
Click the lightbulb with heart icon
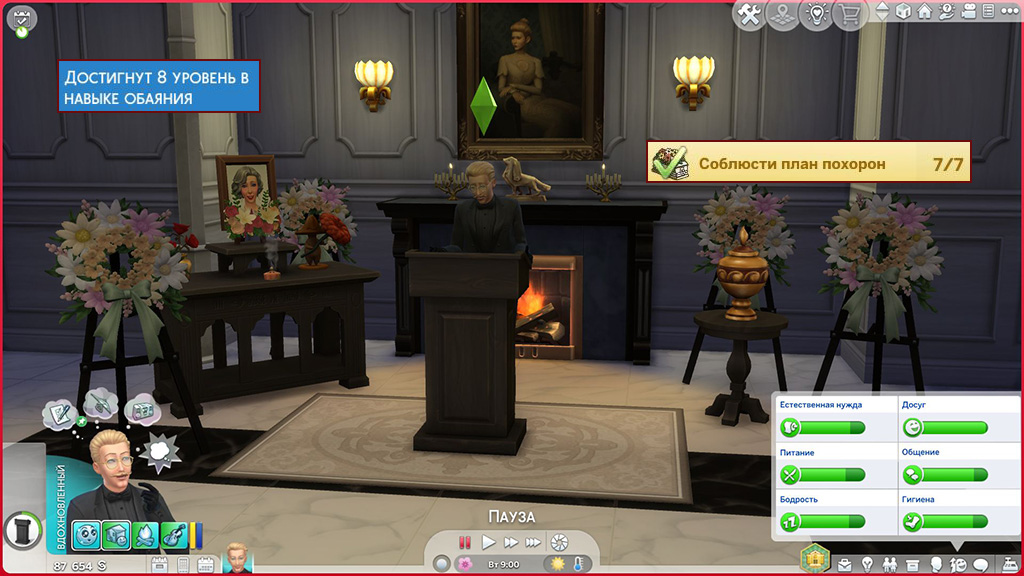click(815, 14)
